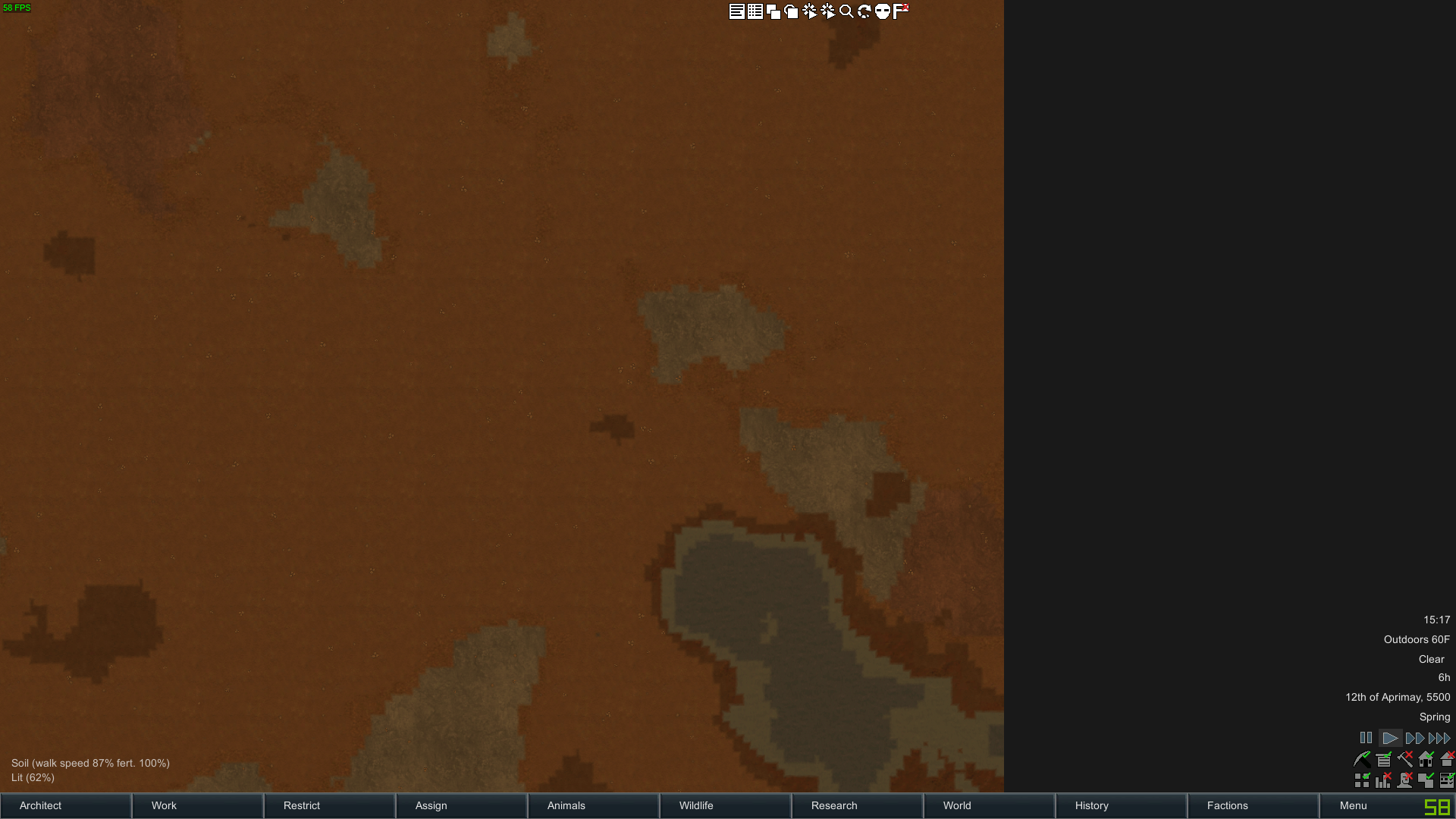Pause the game
The height and width of the screenshot is (819, 1456).
click(1366, 738)
